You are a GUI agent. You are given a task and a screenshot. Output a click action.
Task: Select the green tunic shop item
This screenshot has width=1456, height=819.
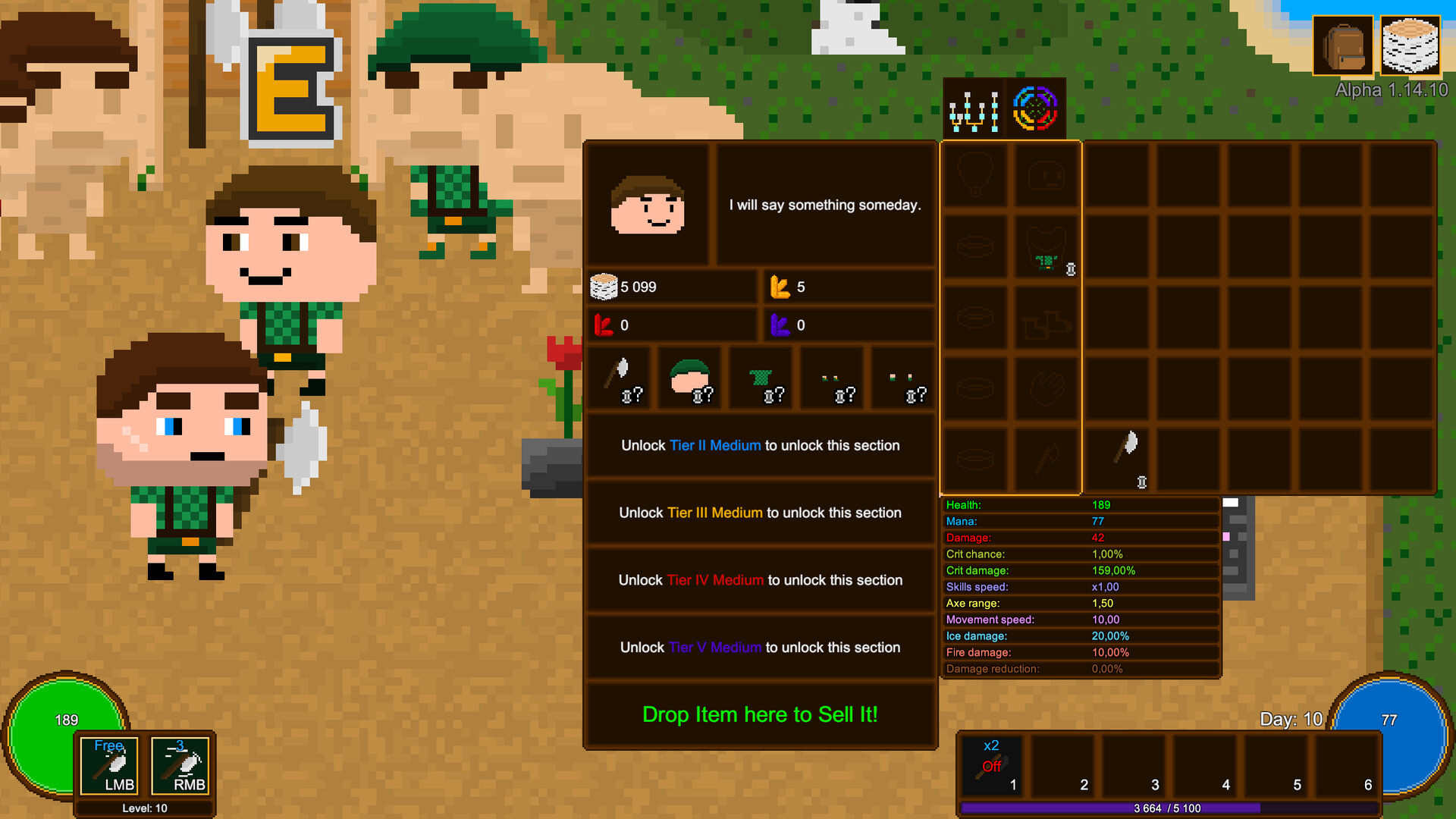point(762,377)
